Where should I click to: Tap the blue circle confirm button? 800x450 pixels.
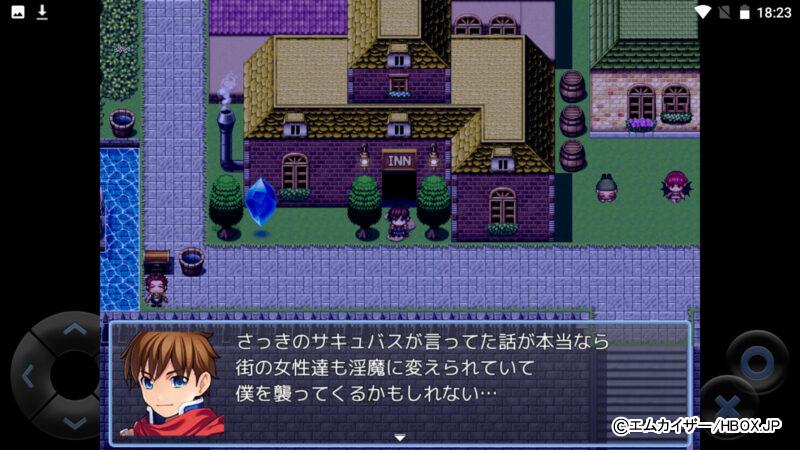[x=757, y=360]
